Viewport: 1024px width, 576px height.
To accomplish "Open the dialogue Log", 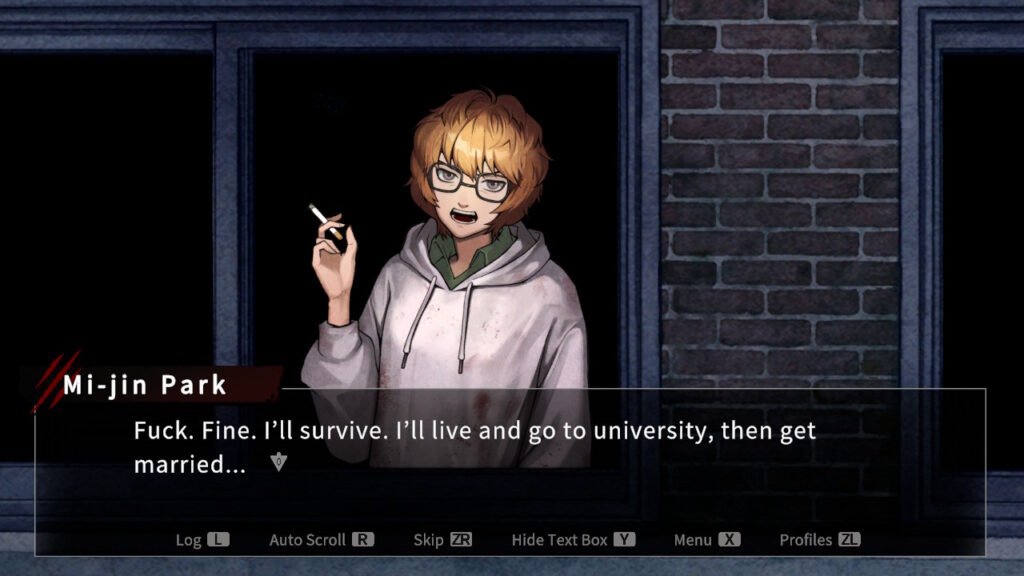I will (x=202, y=540).
